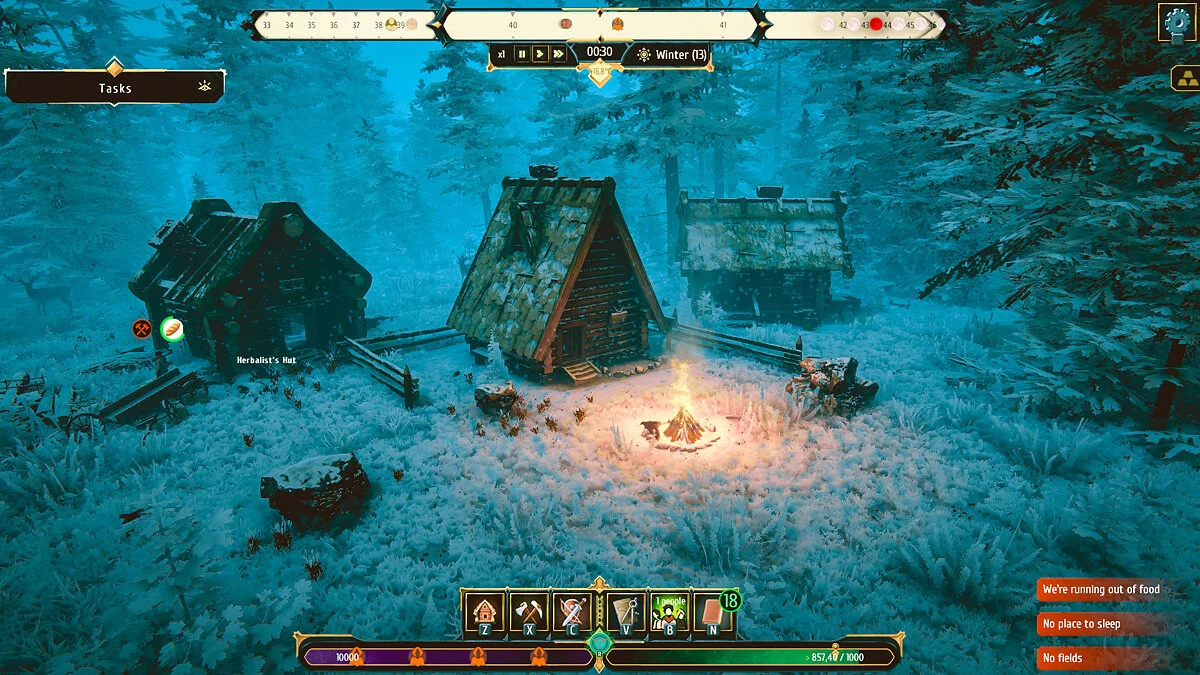This screenshot has width=1200, height=675.
Task: Expand the Tasks panel header
Action: [x=114, y=88]
